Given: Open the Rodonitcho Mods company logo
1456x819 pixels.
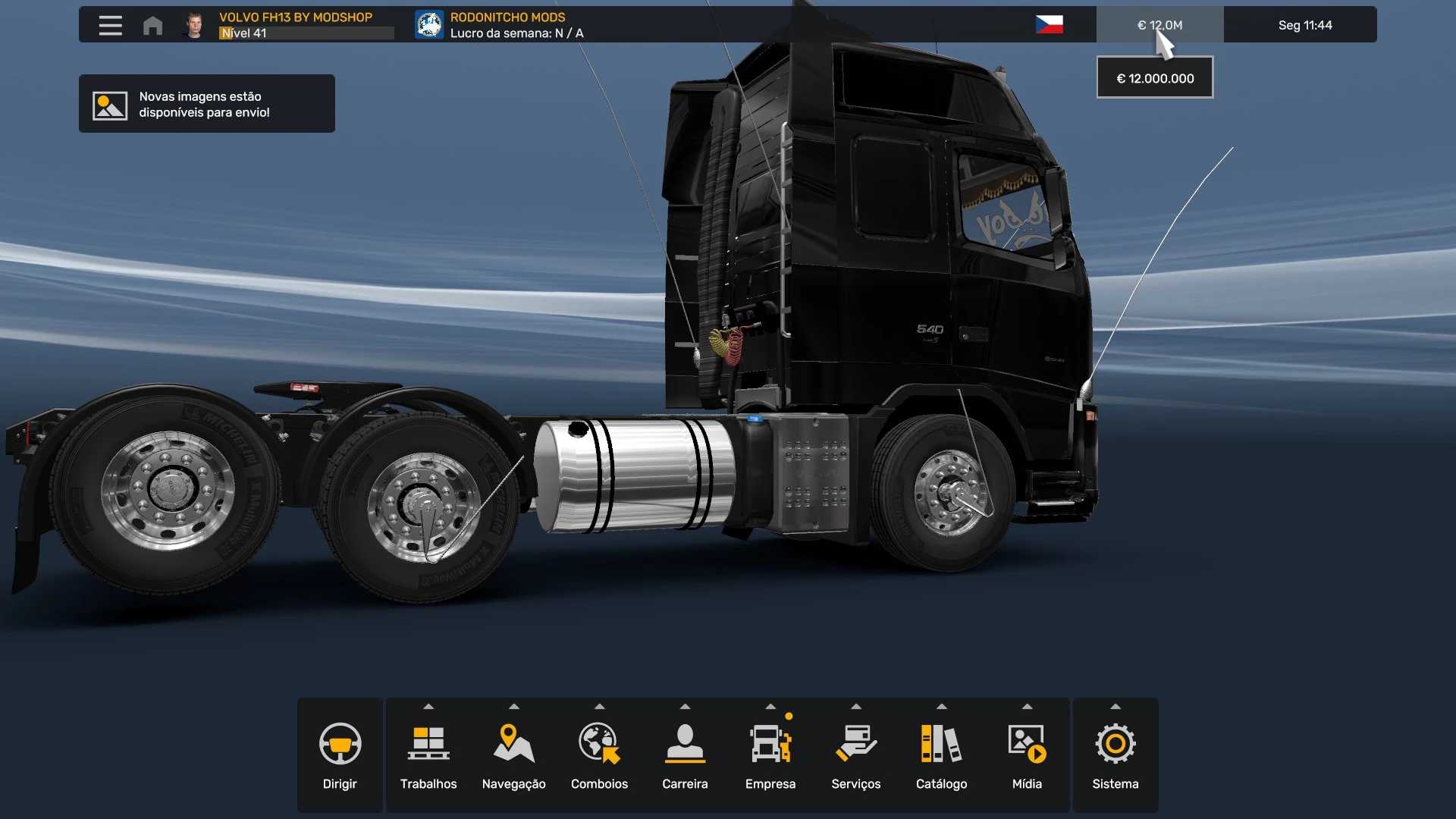Looking at the screenshot, I should [x=429, y=25].
